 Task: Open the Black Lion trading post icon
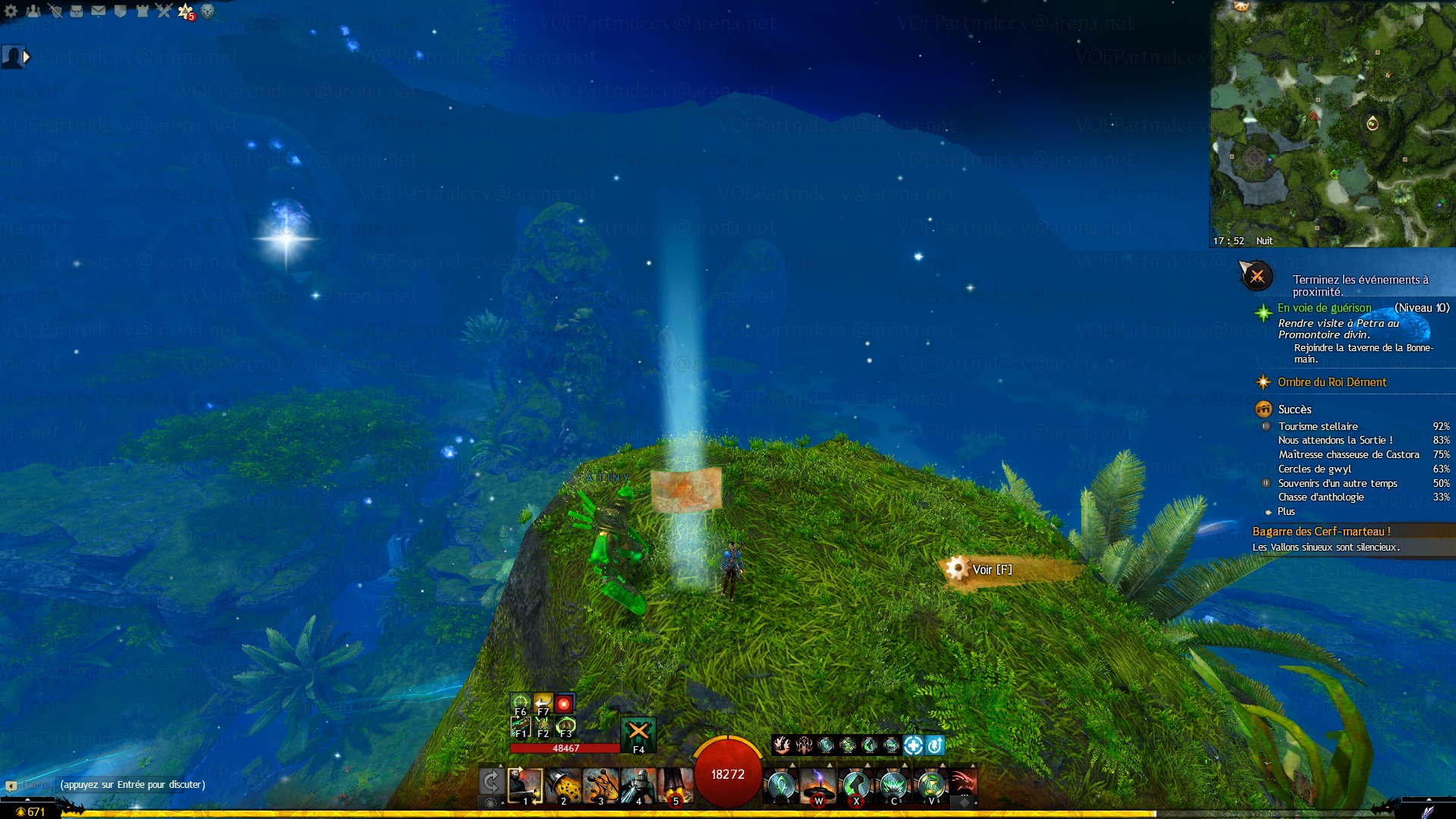click(x=207, y=11)
